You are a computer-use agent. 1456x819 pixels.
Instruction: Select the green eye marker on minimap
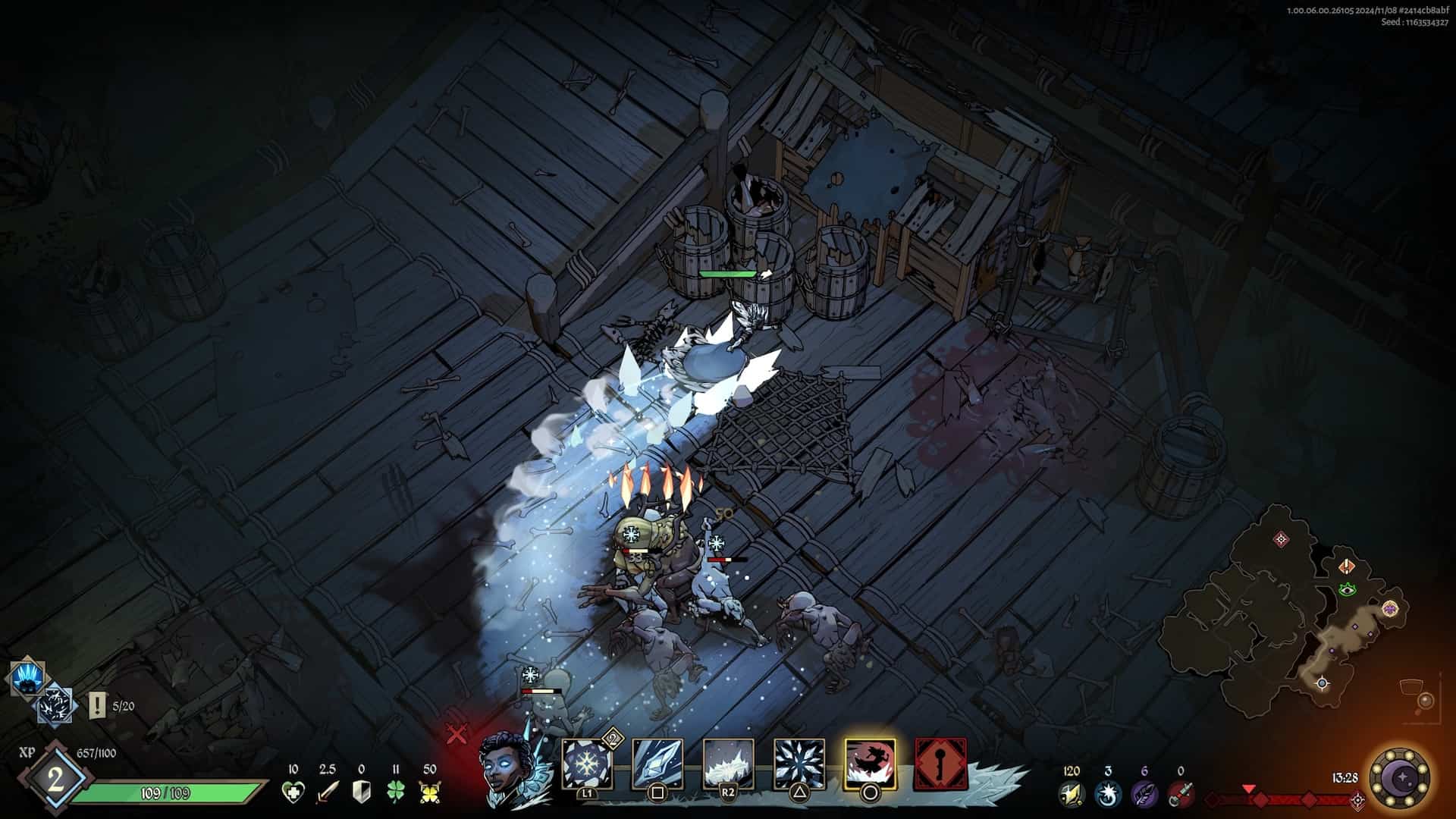click(1347, 588)
